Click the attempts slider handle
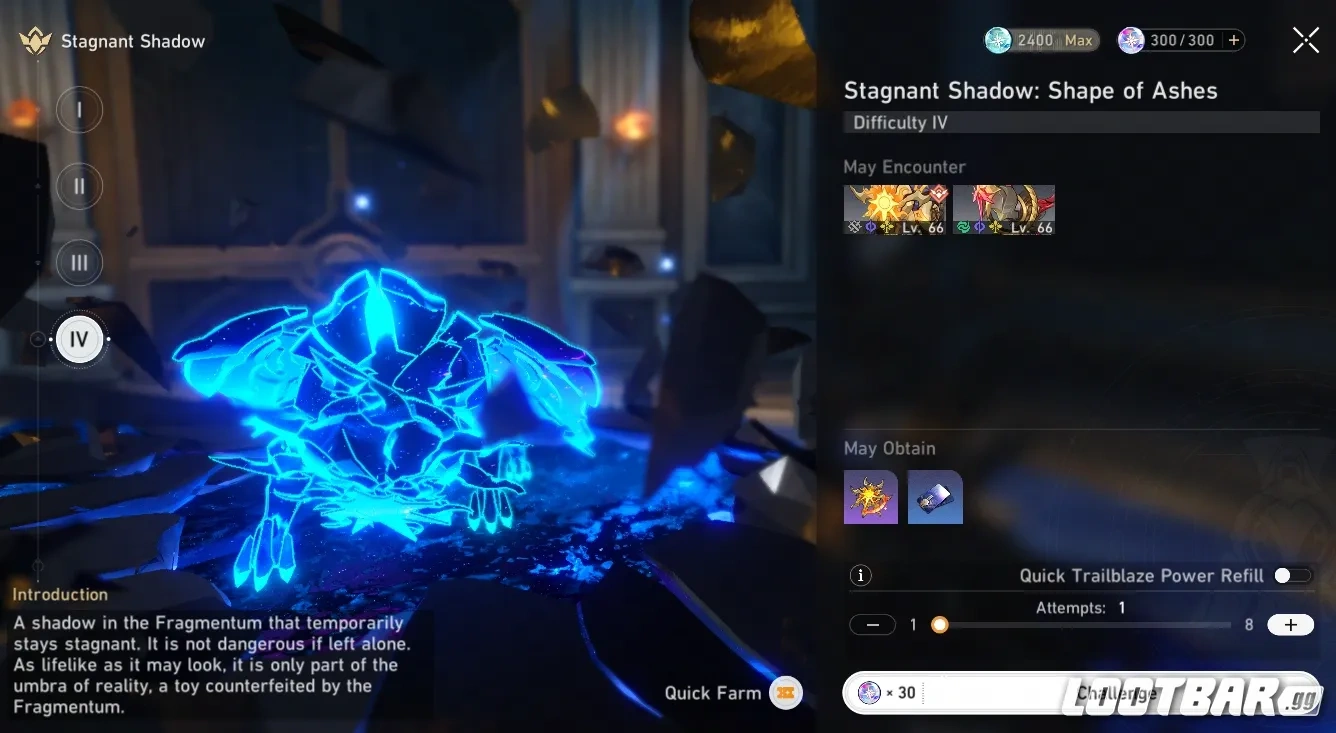 pyautogui.click(x=939, y=625)
